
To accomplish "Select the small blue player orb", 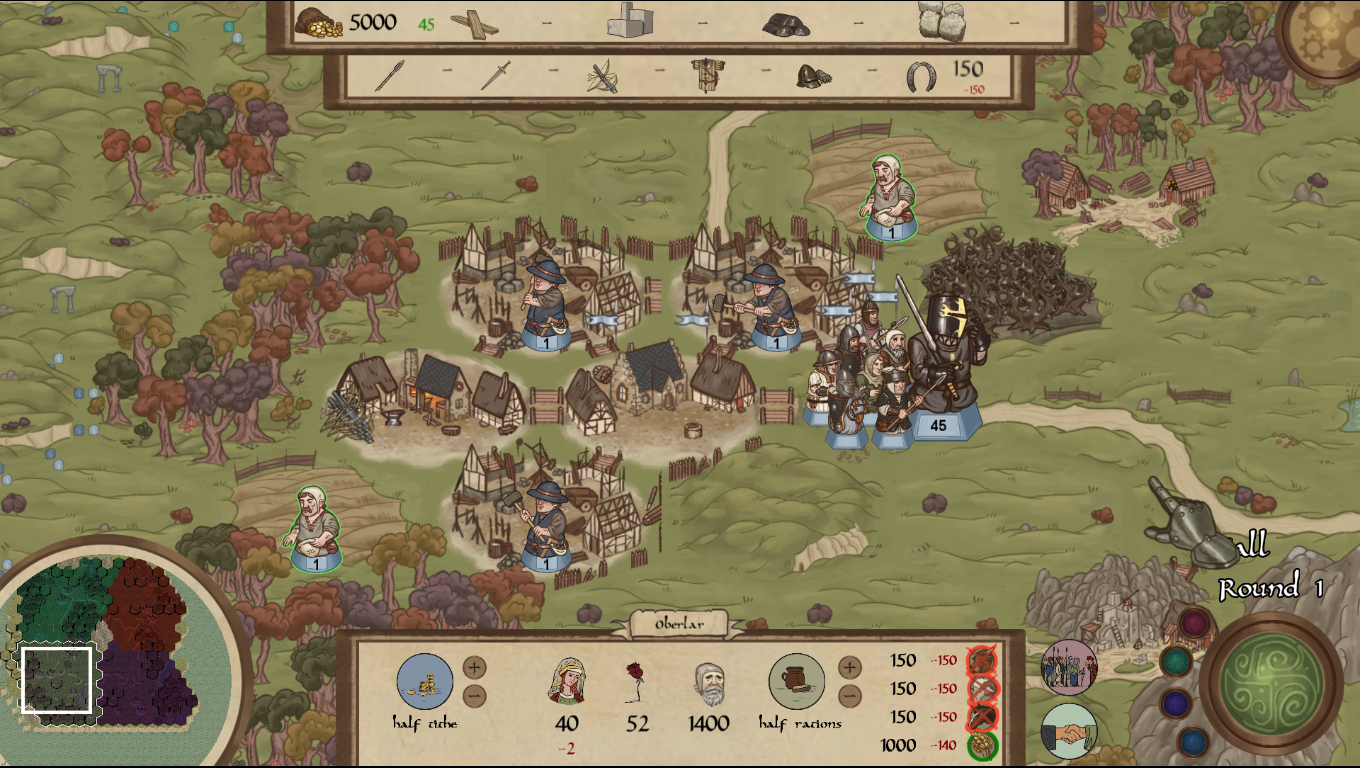I will (1194, 741).
